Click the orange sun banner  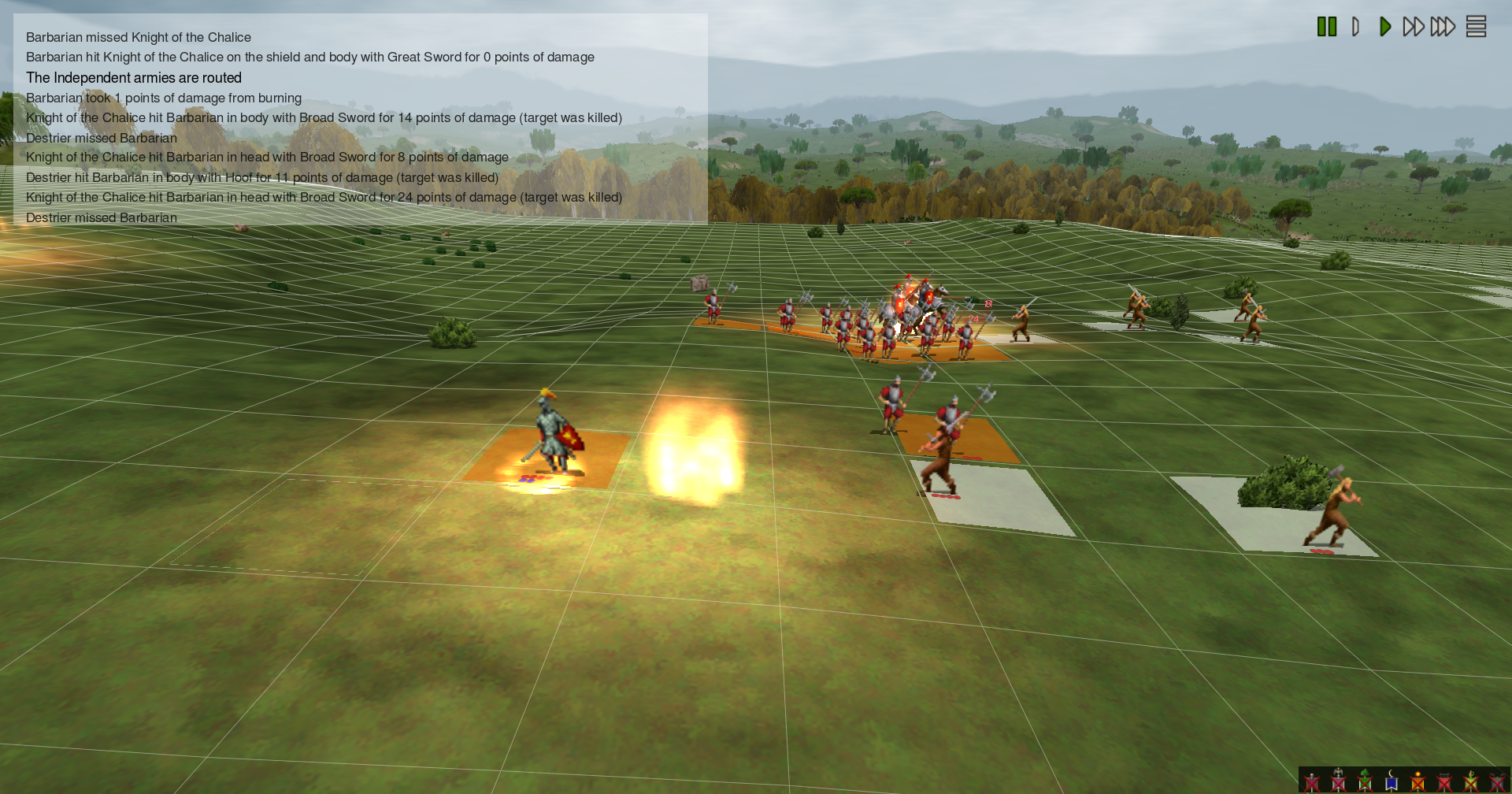[x=1417, y=781]
